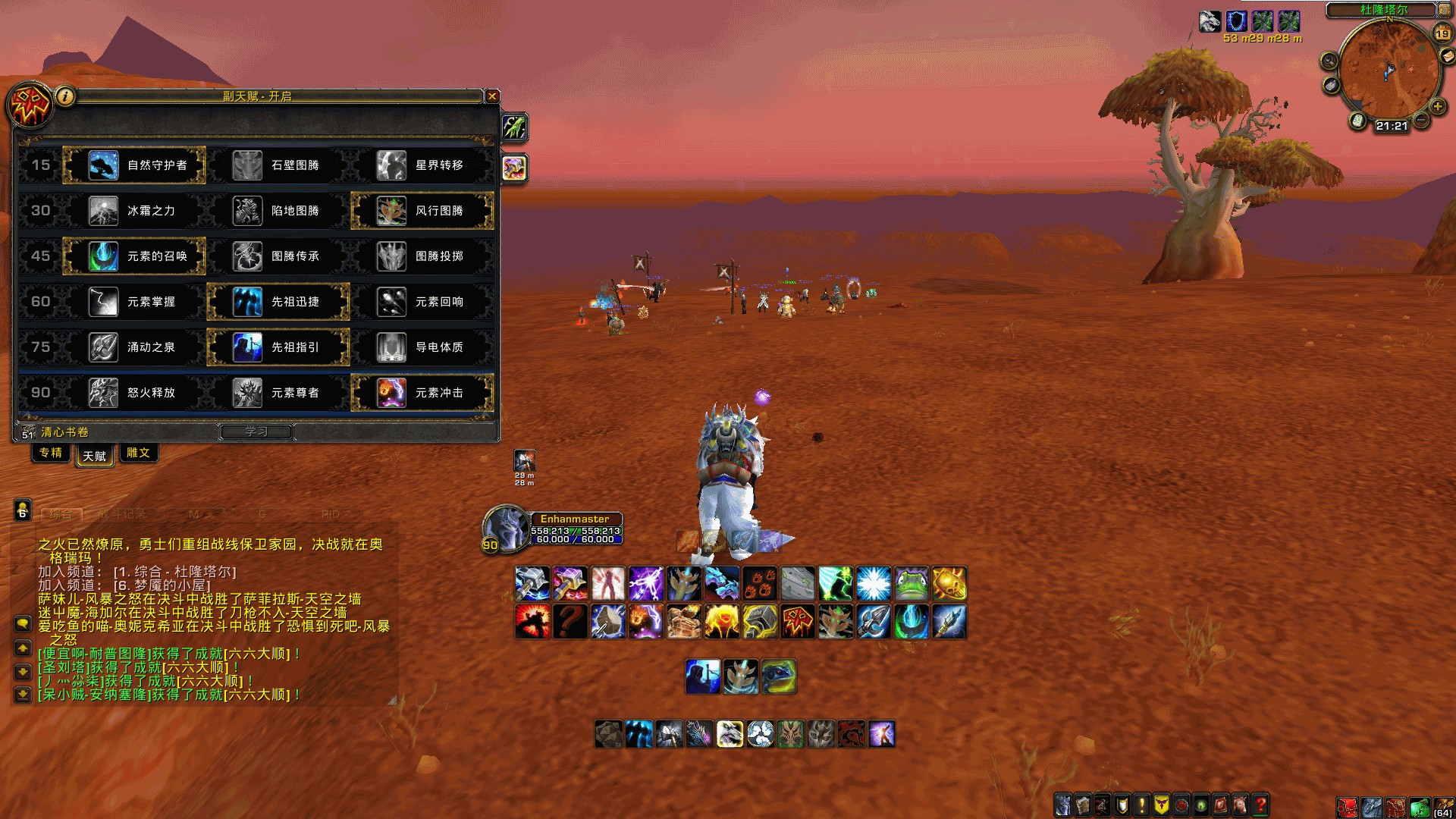Screen dimensions: 1456x819
Task: Select the 风行图腾 talent
Action: click(x=422, y=211)
